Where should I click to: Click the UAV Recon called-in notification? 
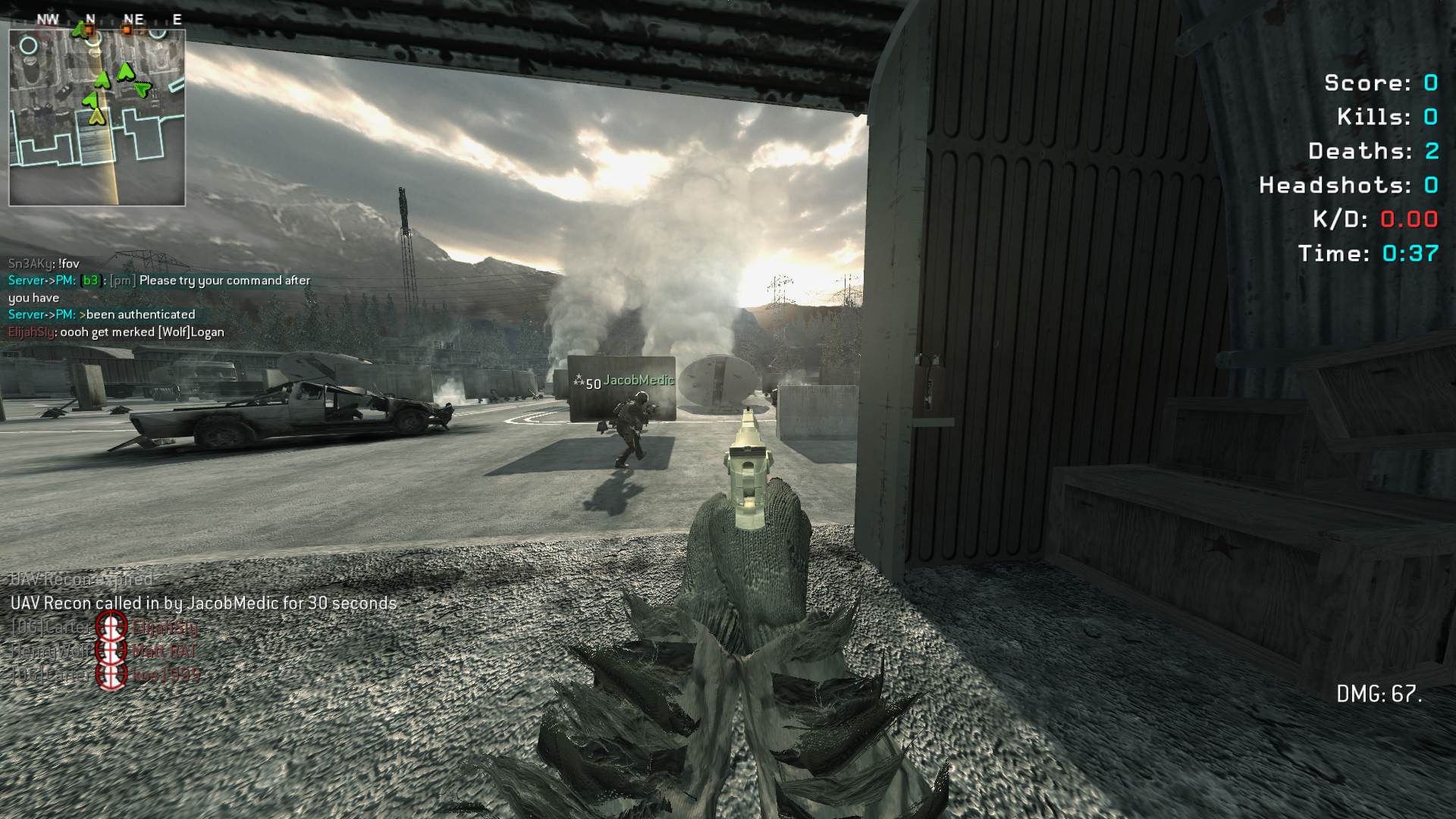point(203,604)
